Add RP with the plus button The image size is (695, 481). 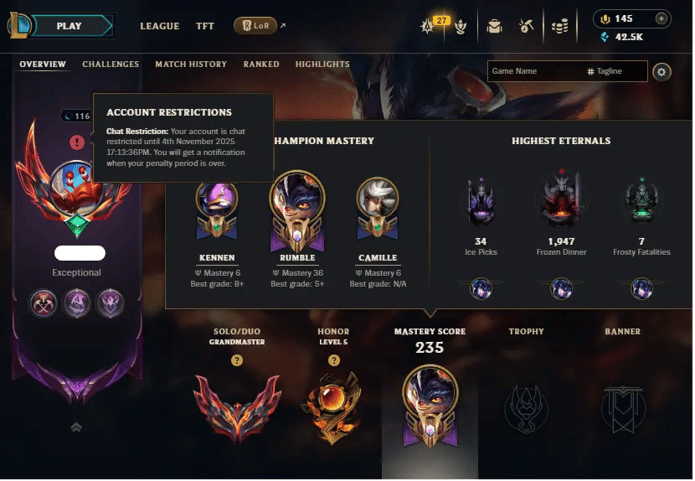(x=661, y=19)
